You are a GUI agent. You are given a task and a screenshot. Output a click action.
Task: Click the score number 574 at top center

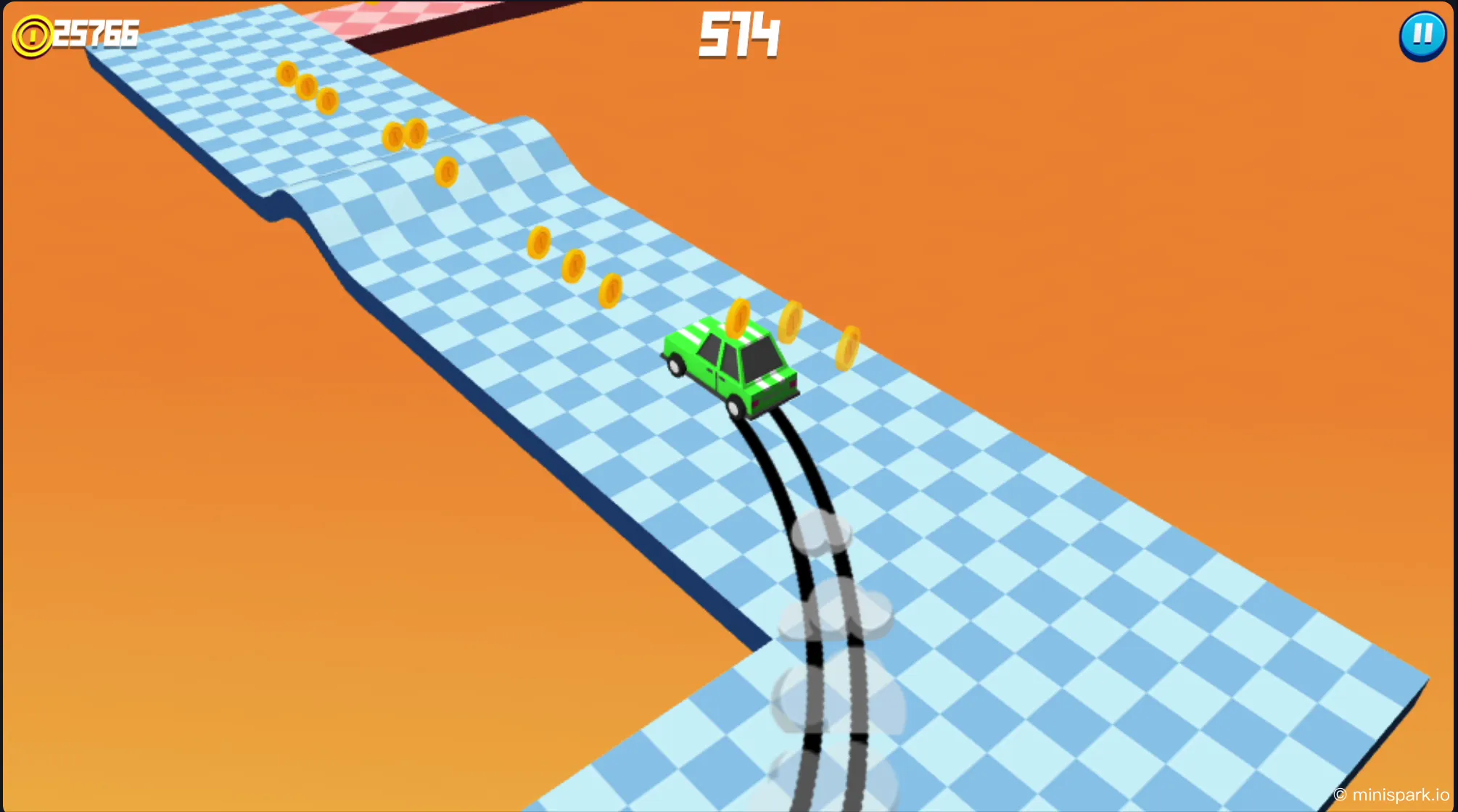(739, 36)
